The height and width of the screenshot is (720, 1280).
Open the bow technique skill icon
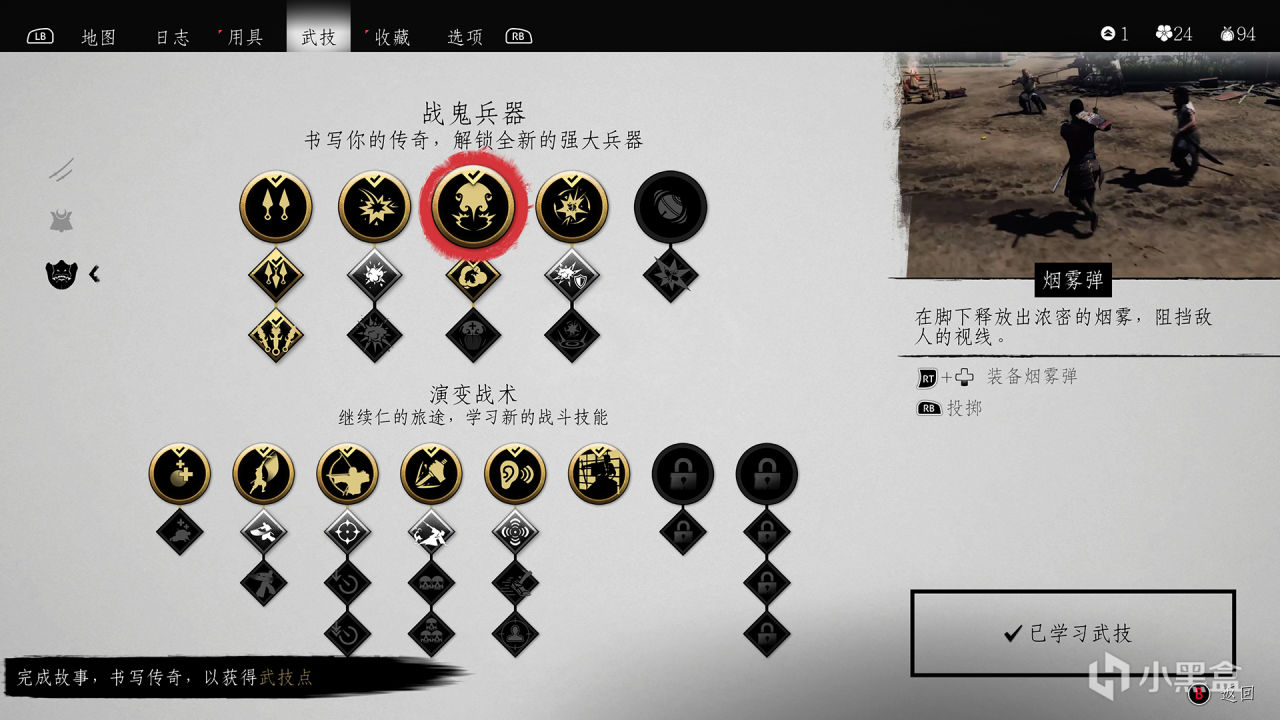(349, 473)
